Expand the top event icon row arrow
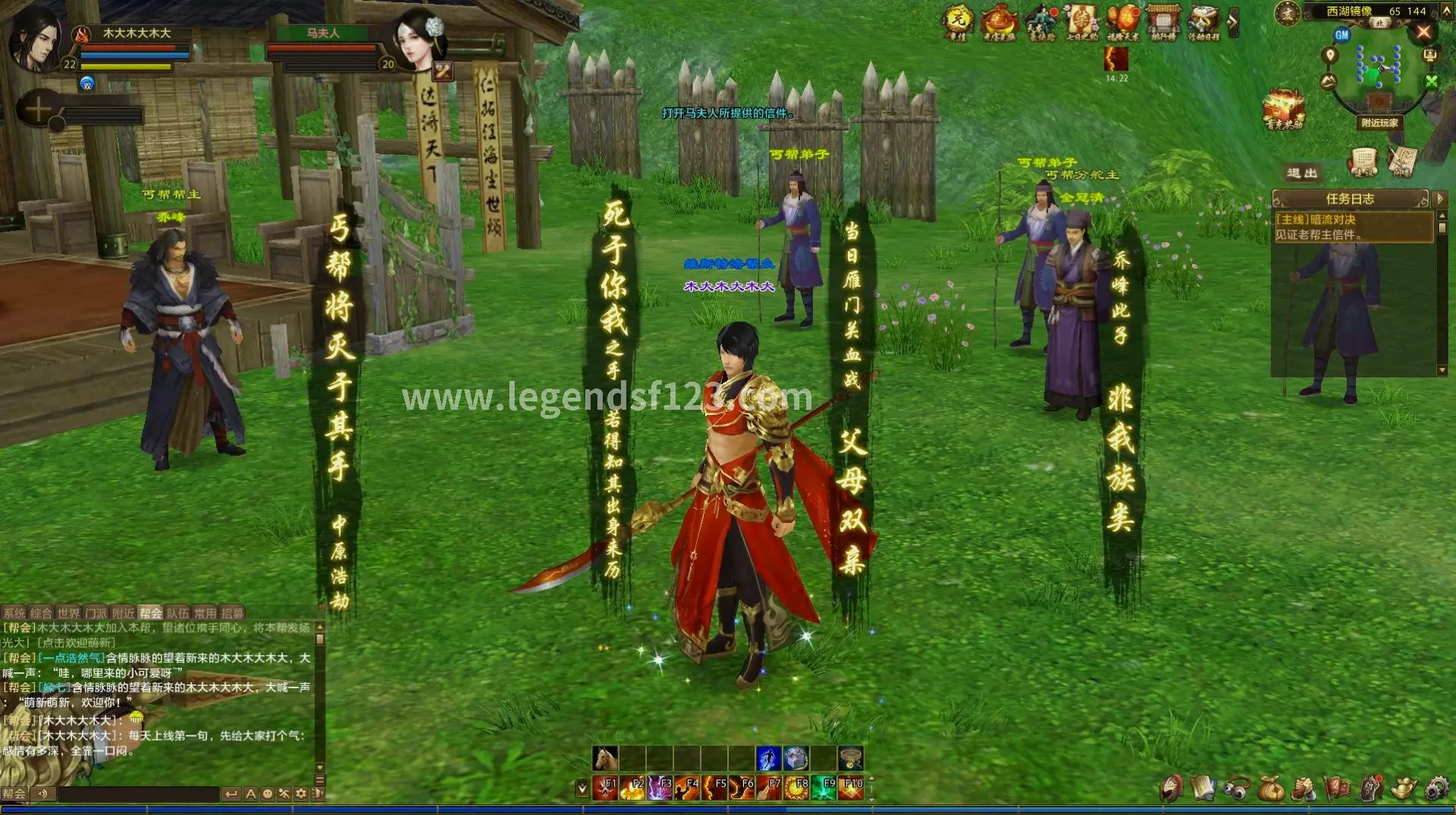1456x815 pixels. pyautogui.click(x=1233, y=22)
